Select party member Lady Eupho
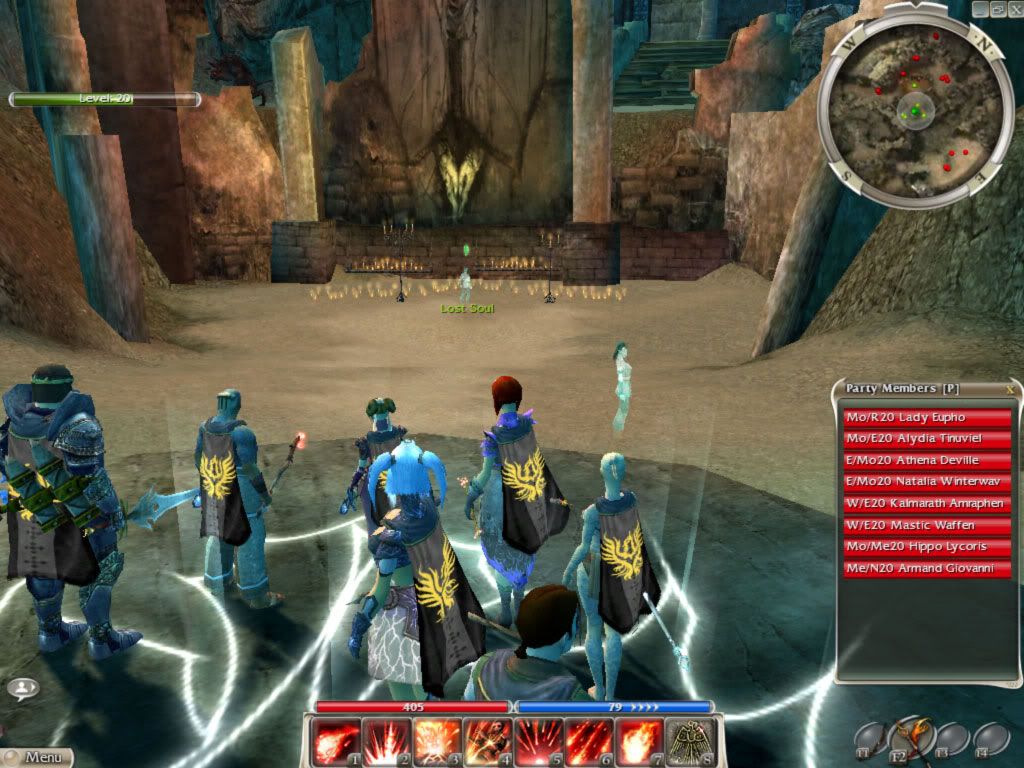Screen dimensions: 1024x768 tap(927, 417)
